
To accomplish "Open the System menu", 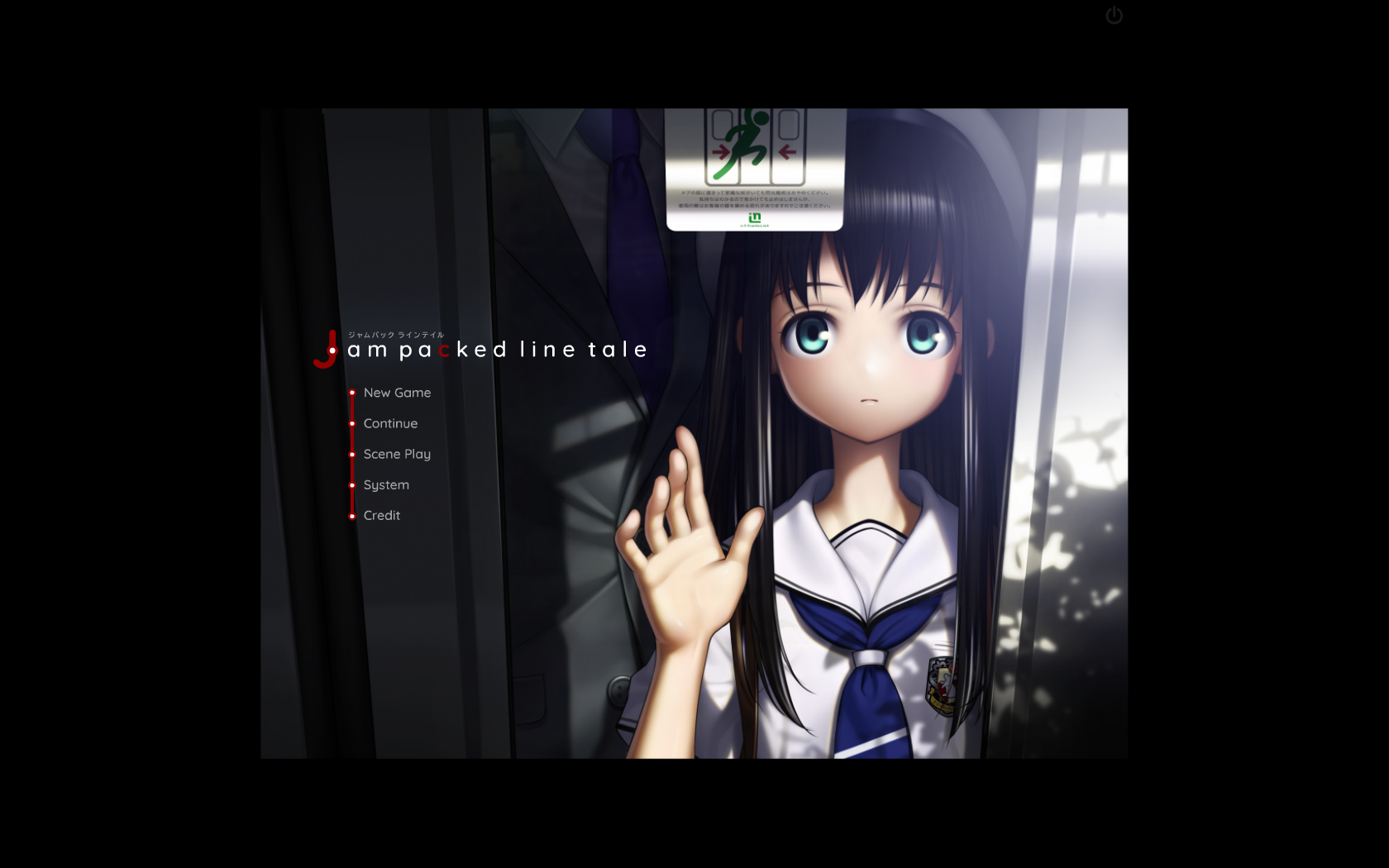I will click(x=386, y=484).
